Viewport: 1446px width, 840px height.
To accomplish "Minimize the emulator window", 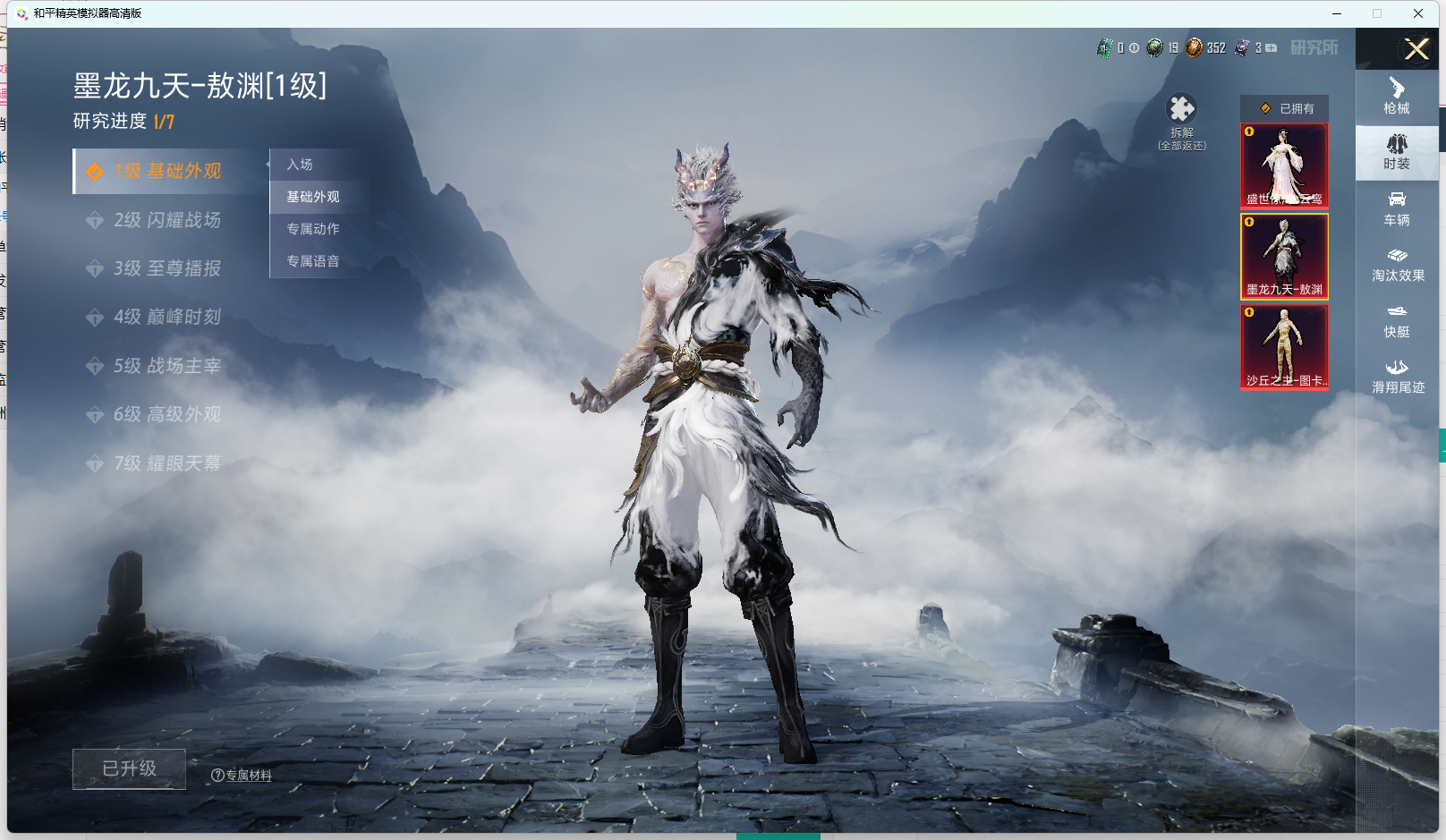I will [1336, 13].
